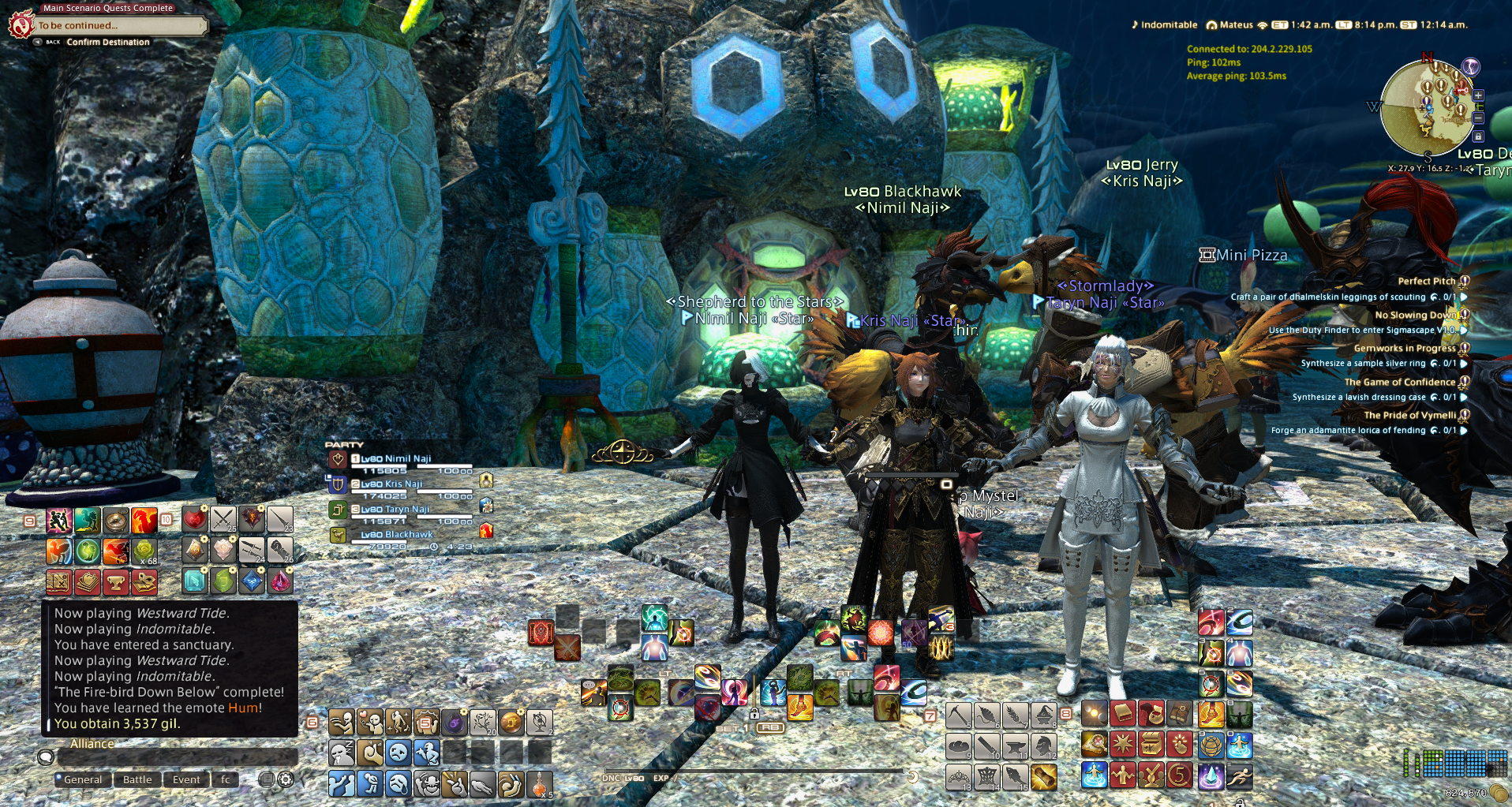Viewport: 1512px width, 807px height.
Task: Activate the Sprint running-figure action
Action: tap(1239, 775)
